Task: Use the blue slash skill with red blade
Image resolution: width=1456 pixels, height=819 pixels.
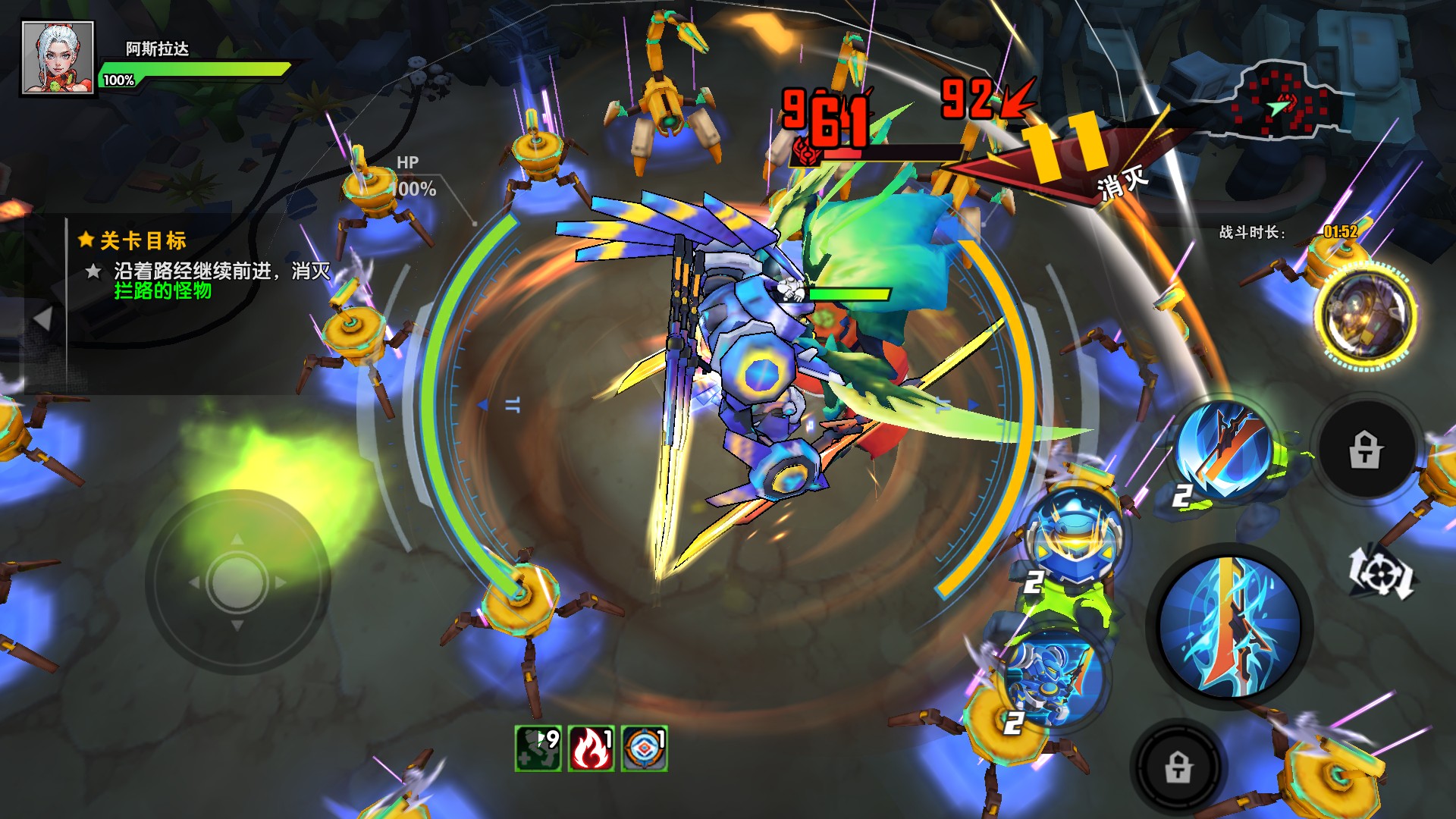Action: pos(1224,449)
